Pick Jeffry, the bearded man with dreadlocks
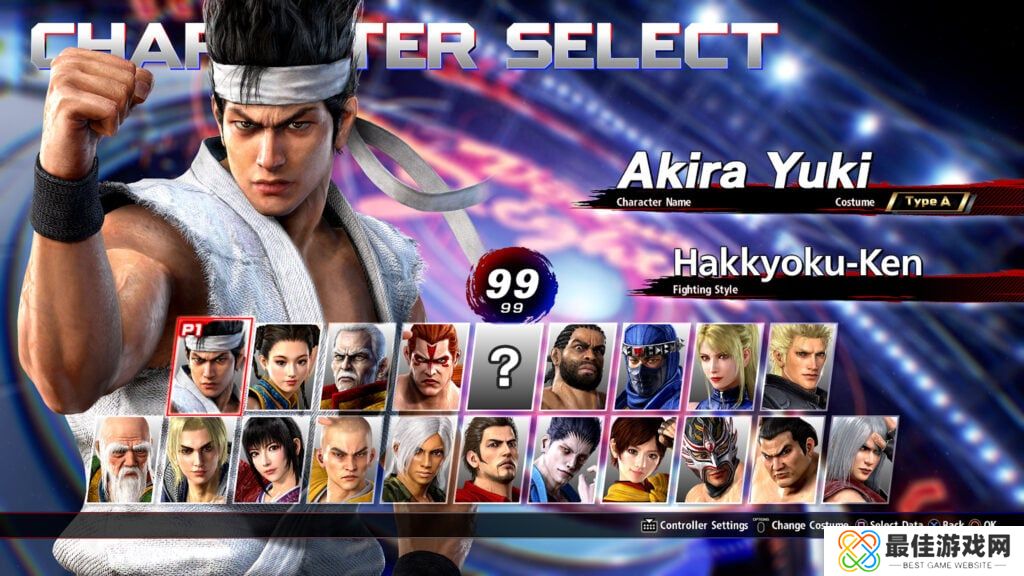Screen dimensions: 1024x576 point(579,367)
